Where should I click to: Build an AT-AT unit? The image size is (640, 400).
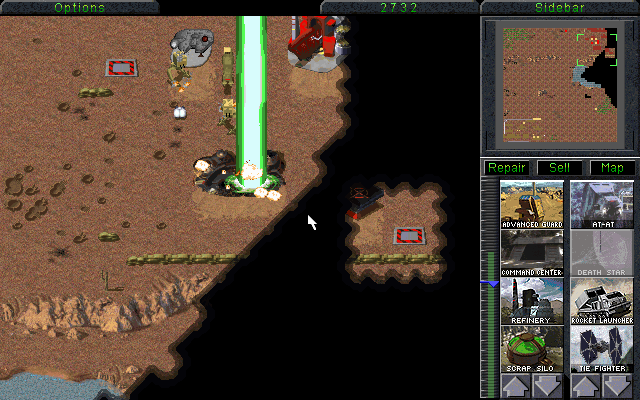(x=601, y=205)
